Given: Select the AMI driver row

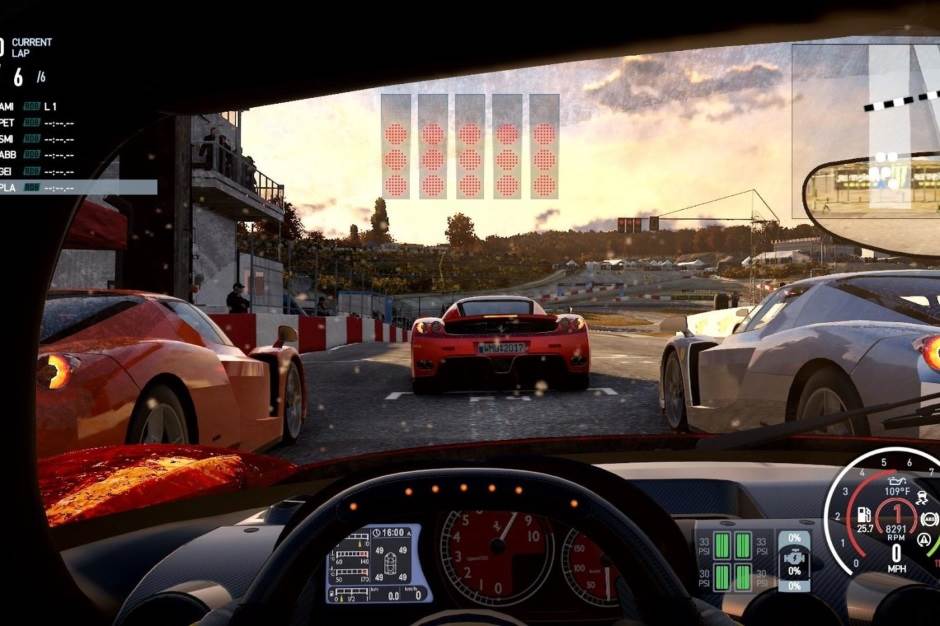Looking at the screenshot, I should coord(40,106).
